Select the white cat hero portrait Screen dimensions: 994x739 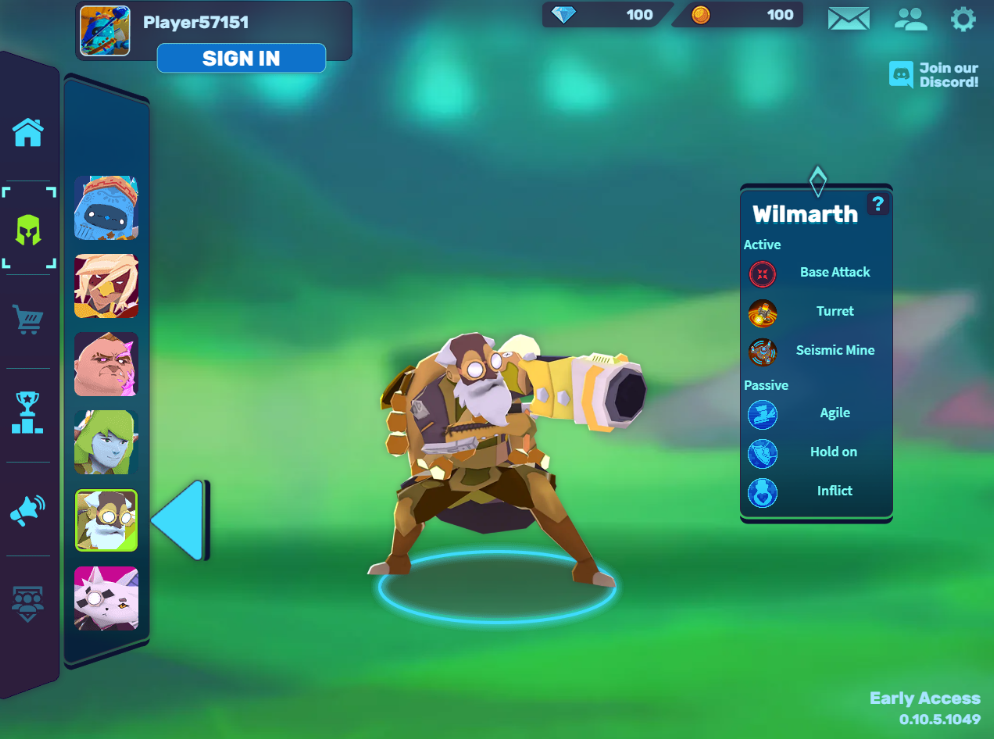106,598
